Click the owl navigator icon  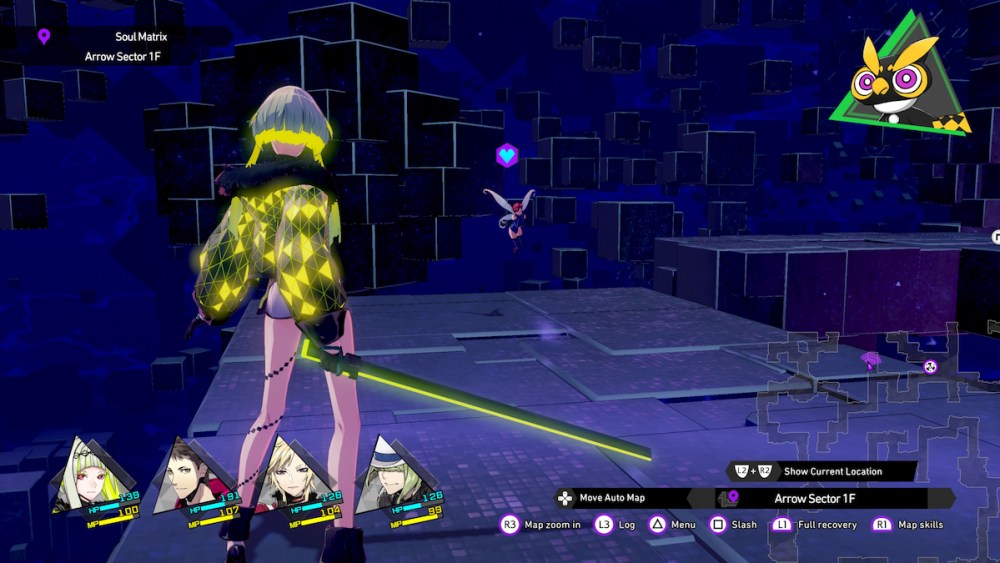pos(902,78)
